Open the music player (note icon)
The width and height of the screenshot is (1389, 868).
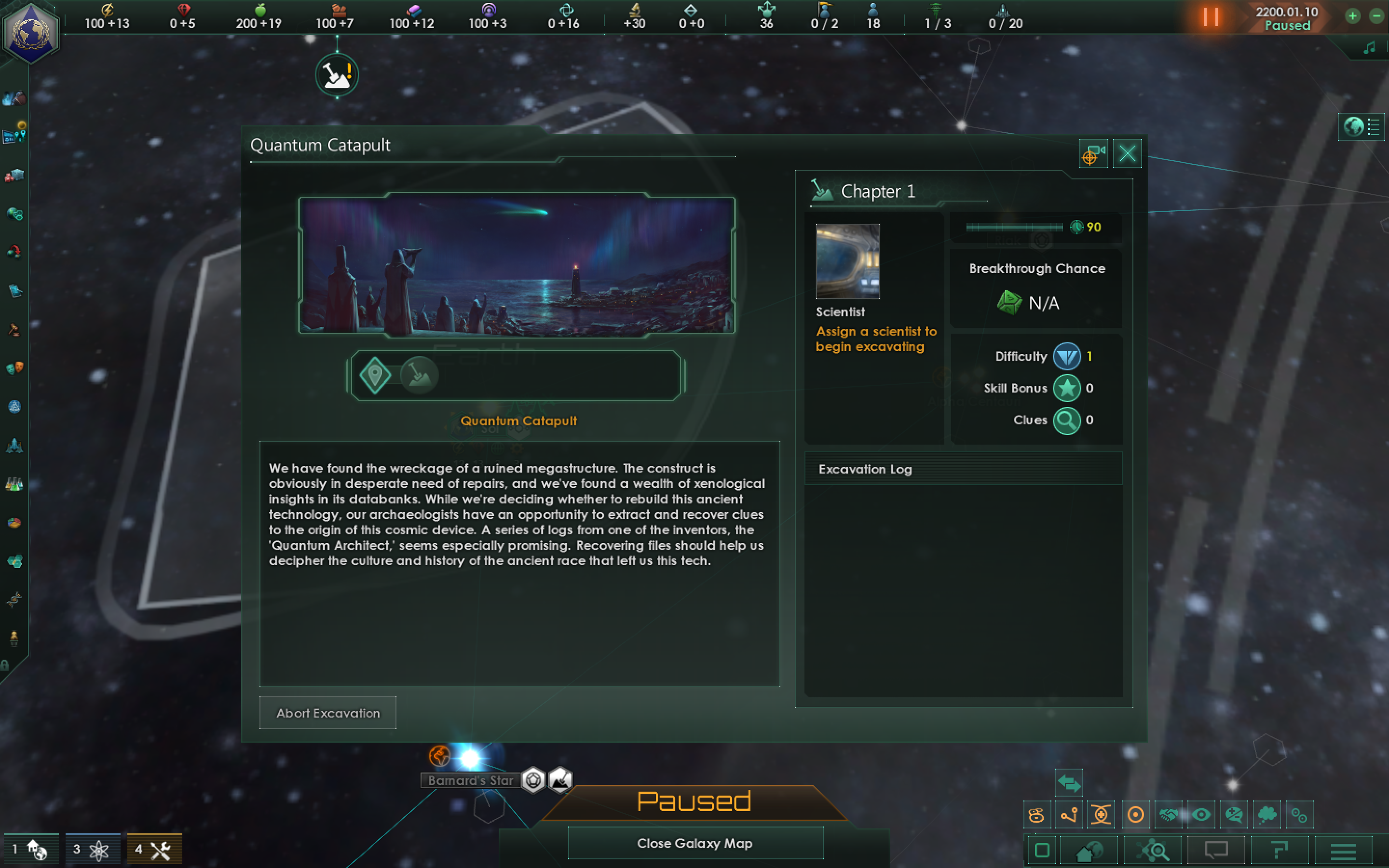(1369, 47)
